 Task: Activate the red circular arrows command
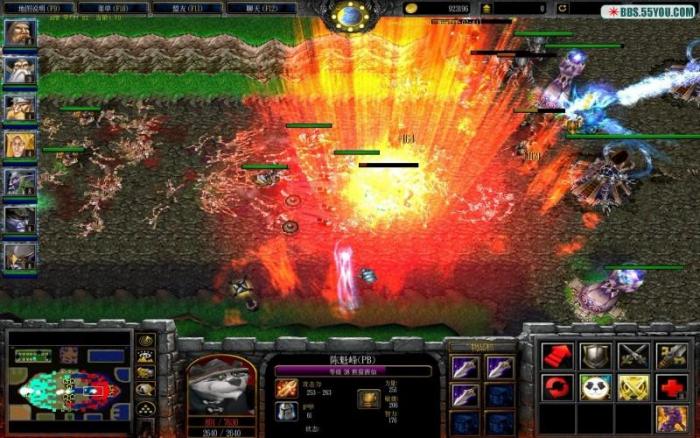click(558, 387)
